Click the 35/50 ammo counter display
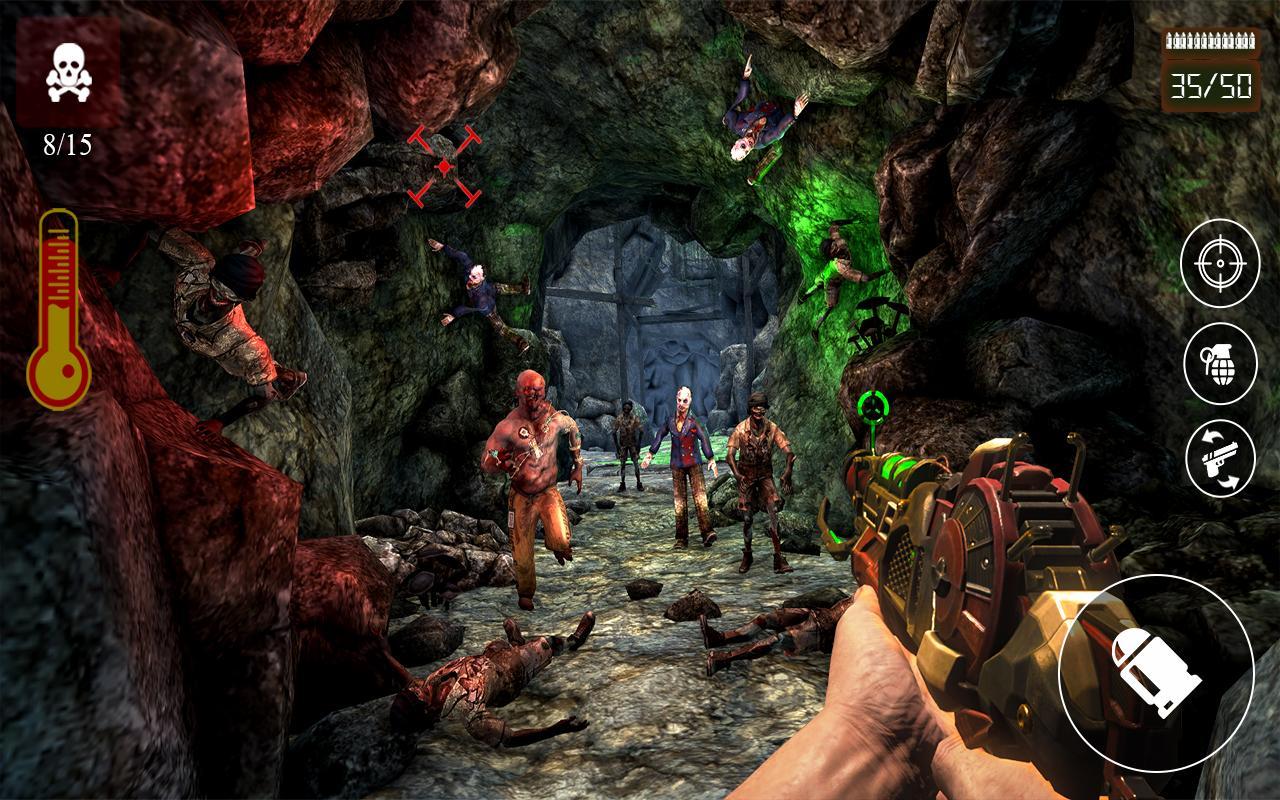Viewport: 1280px width, 800px height. (1210, 88)
